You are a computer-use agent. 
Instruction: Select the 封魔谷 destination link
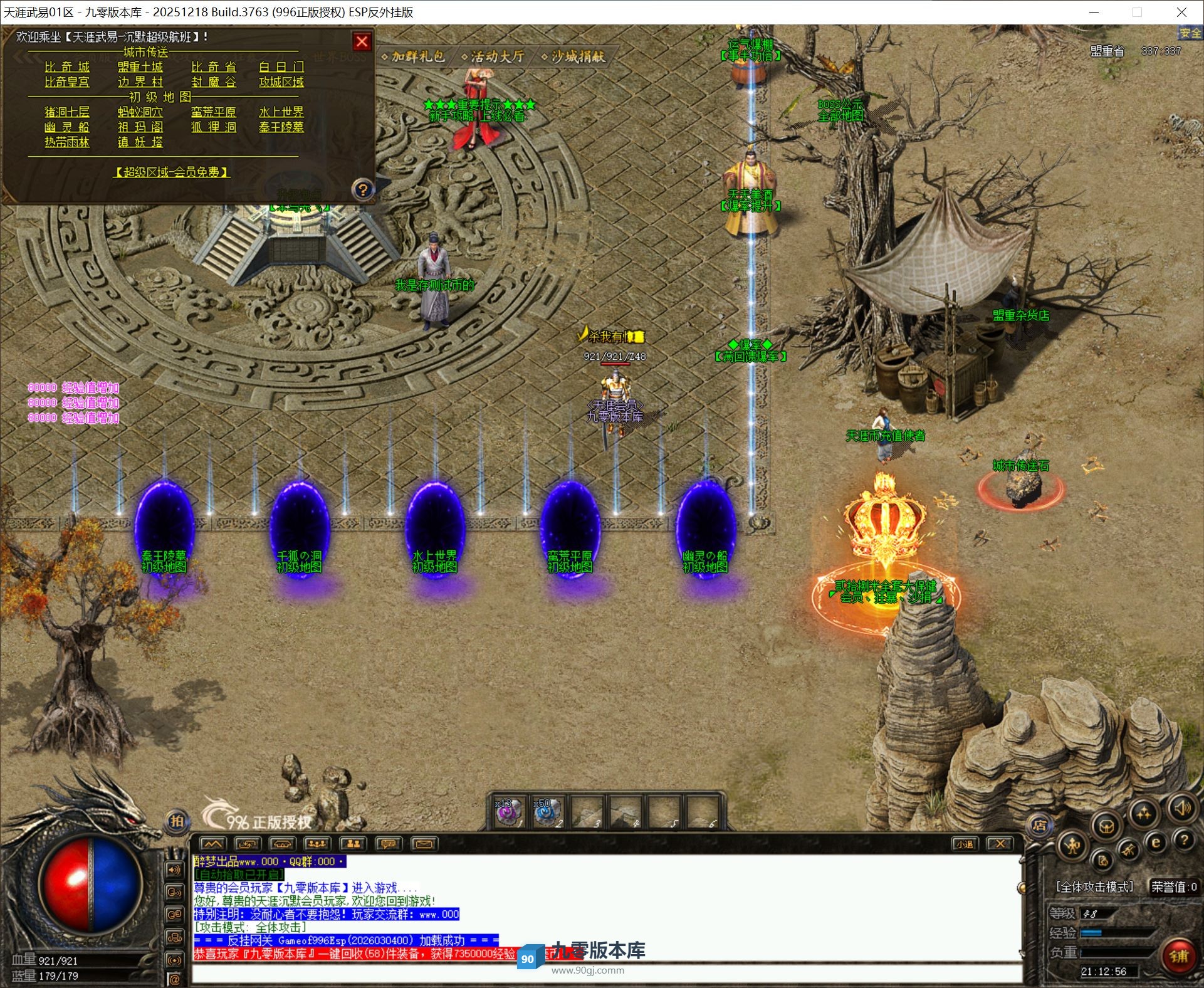(213, 82)
